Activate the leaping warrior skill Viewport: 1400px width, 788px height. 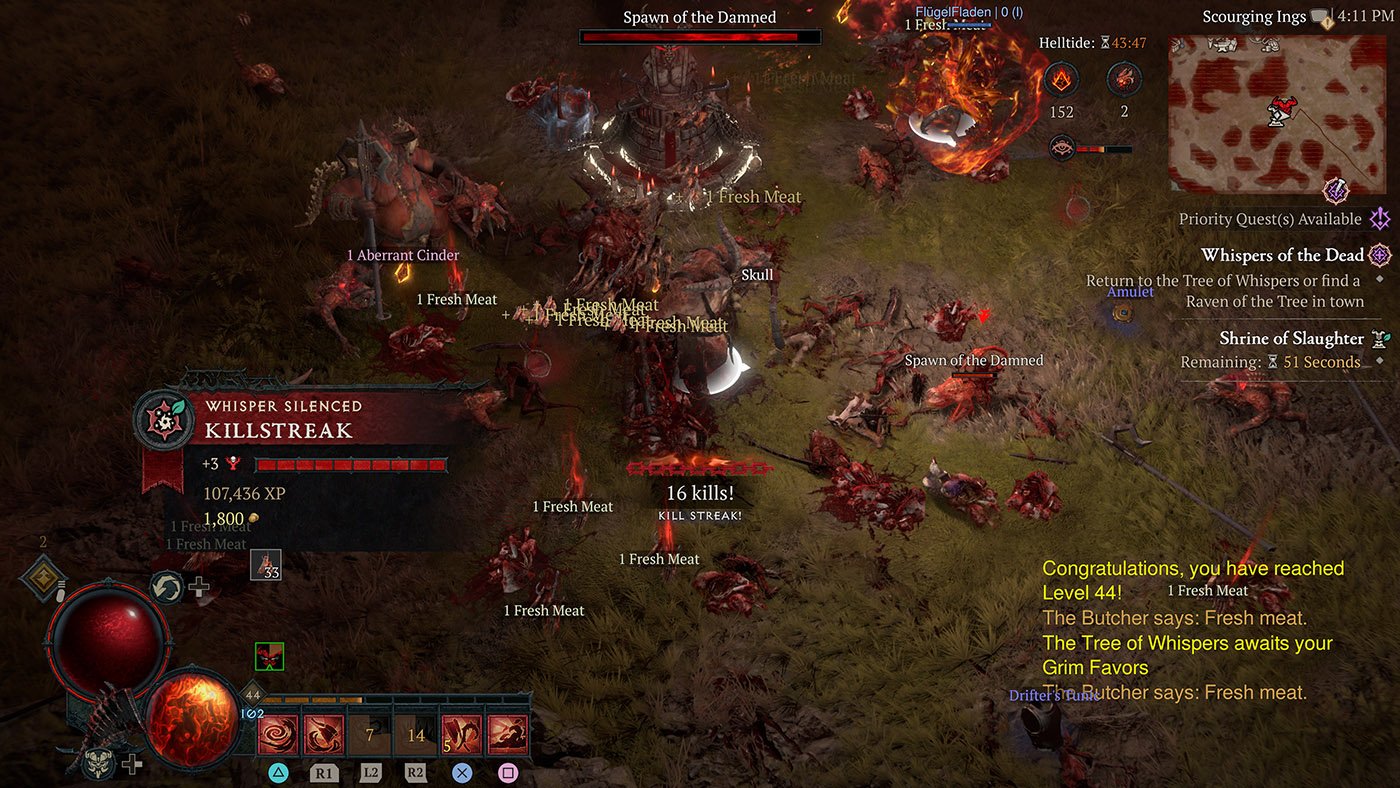coord(507,735)
